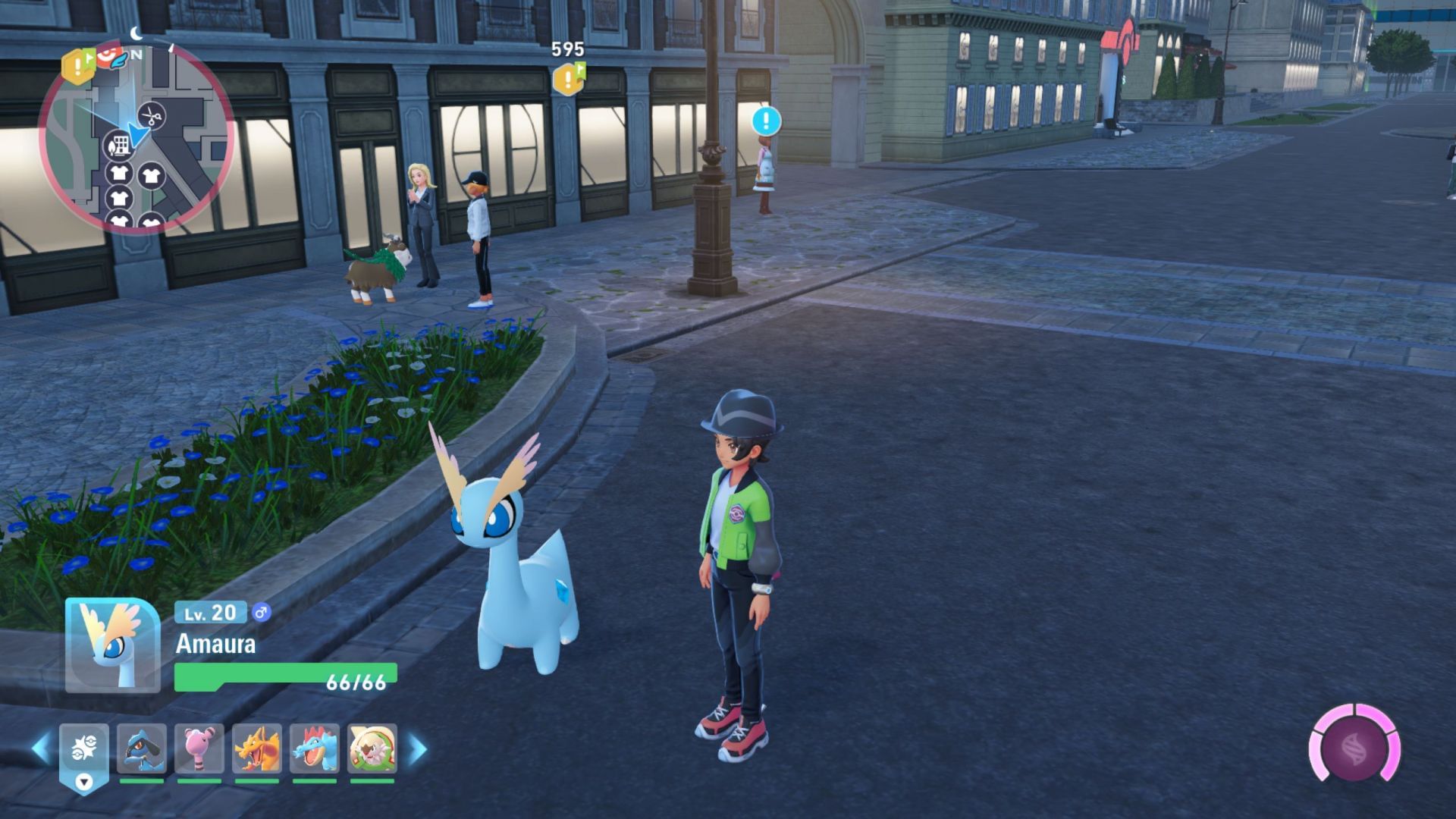Click the red Pokémon Center minimap marker

(x=110, y=55)
